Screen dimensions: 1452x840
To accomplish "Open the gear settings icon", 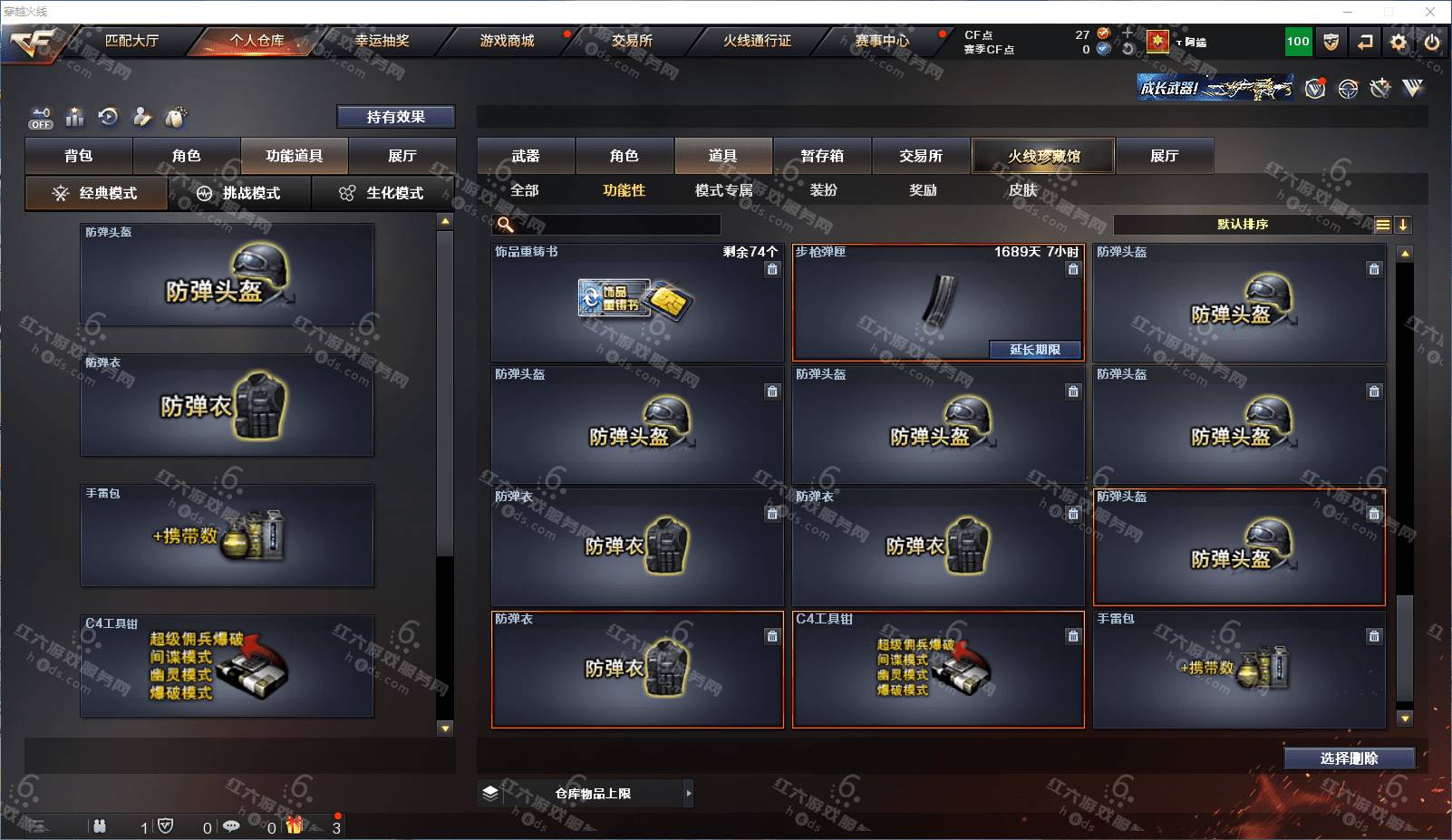I will [1399, 42].
